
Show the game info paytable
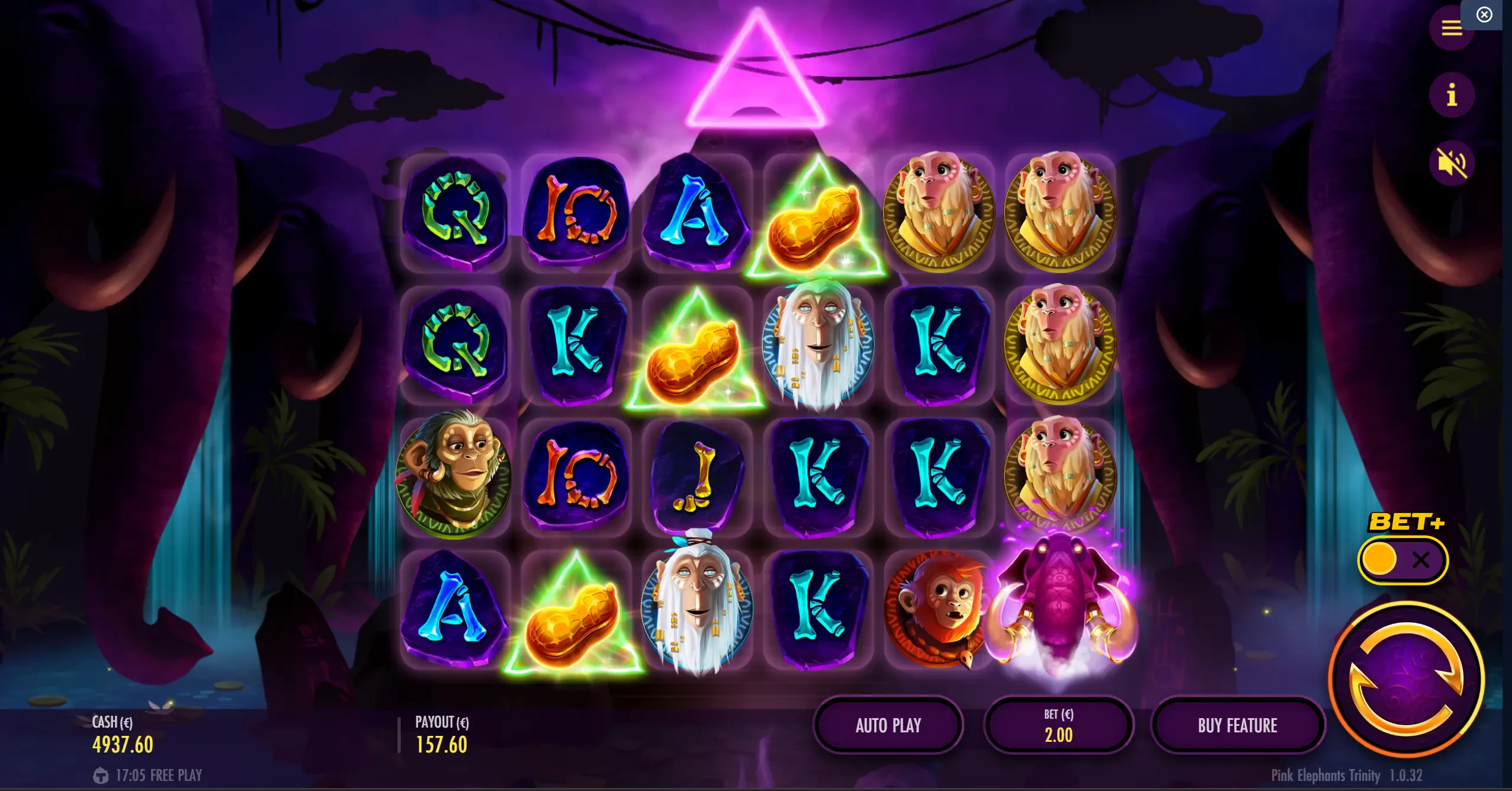coord(1451,95)
